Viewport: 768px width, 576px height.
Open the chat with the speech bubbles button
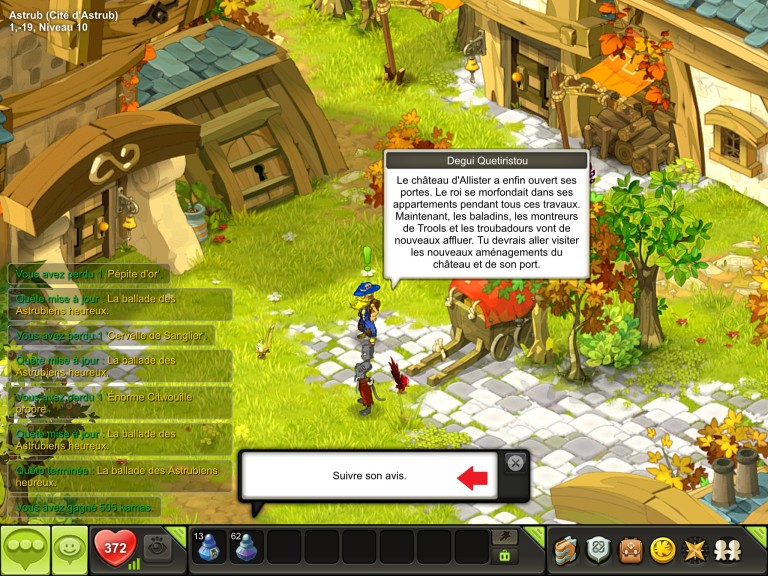tap(25, 550)
